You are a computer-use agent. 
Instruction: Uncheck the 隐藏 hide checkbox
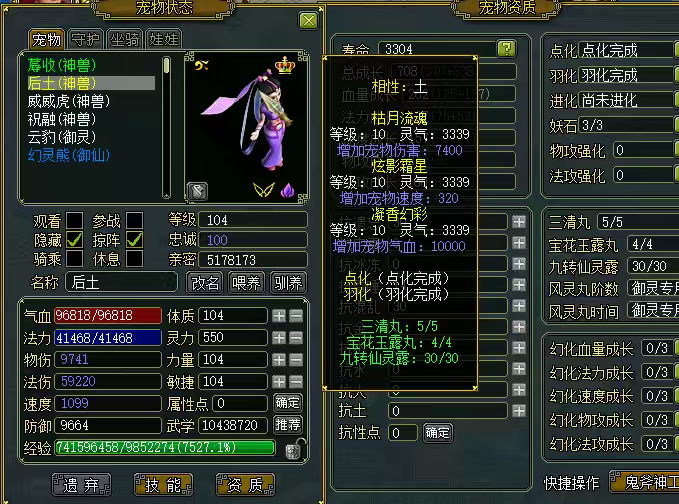pos(74,240)
